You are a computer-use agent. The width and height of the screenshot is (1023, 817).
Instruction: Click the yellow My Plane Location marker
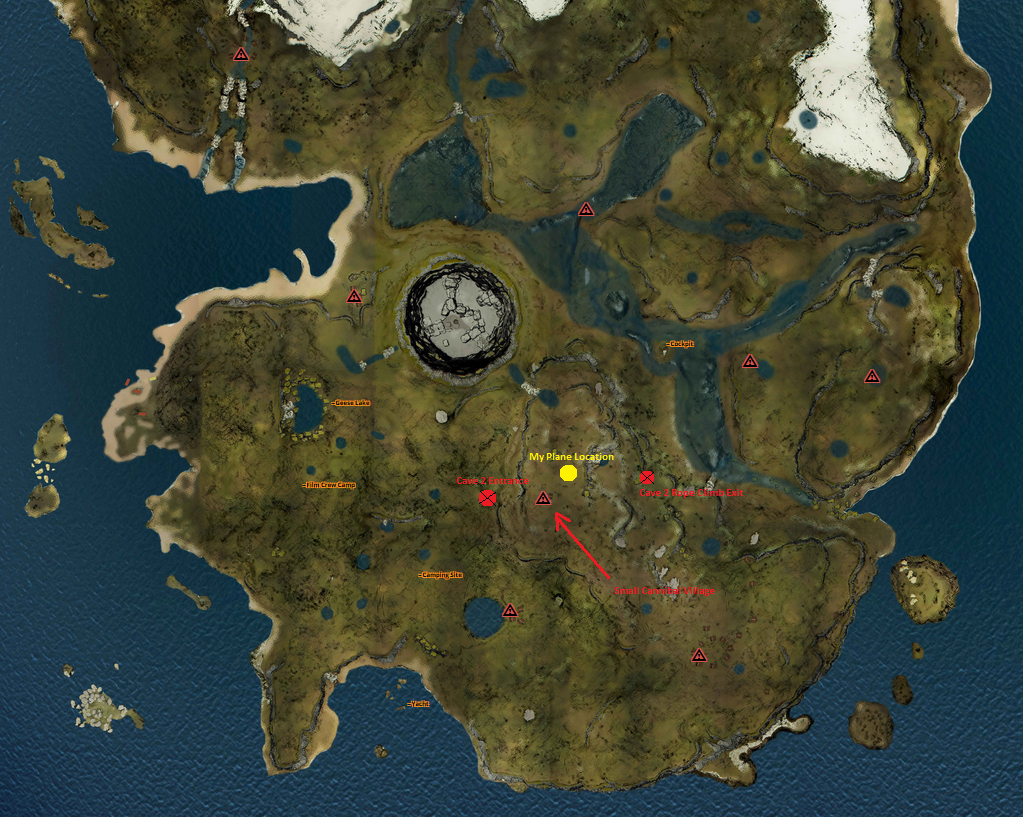[x=568, y=473]
